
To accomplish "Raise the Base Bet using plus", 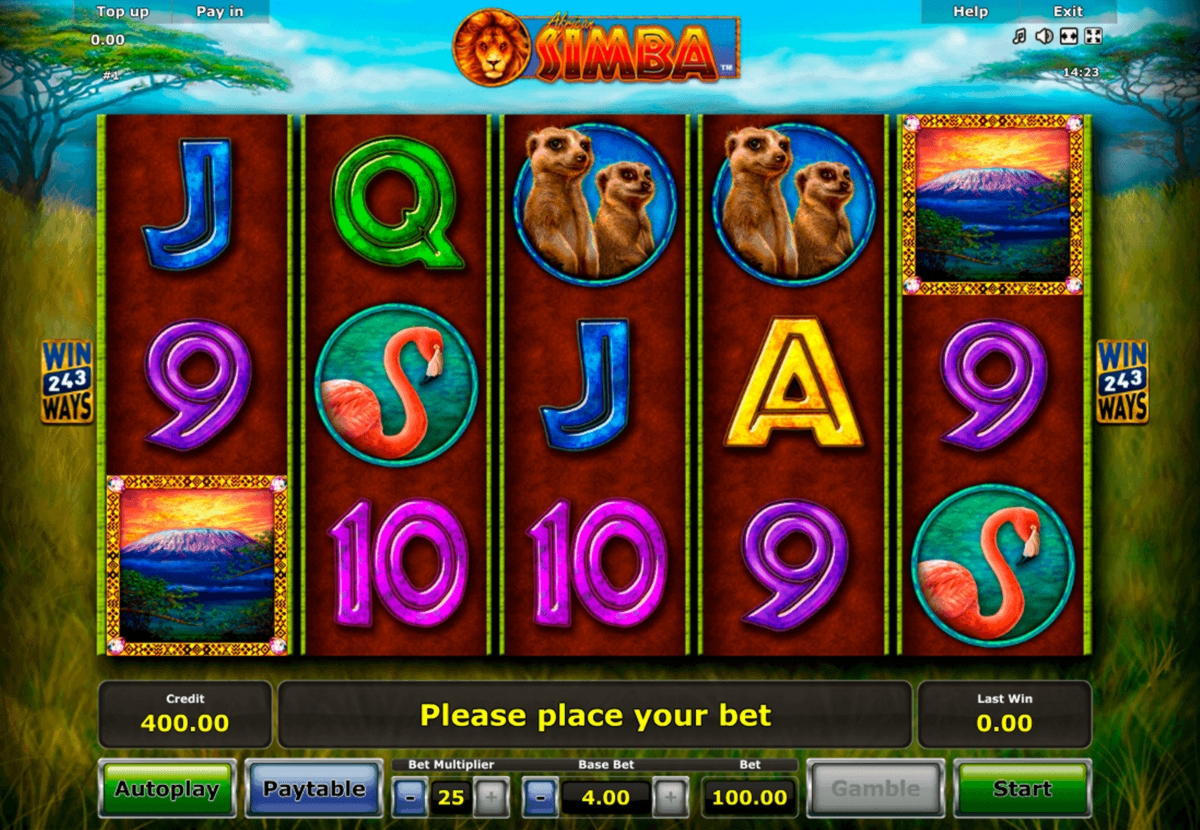I will [670, 798].
